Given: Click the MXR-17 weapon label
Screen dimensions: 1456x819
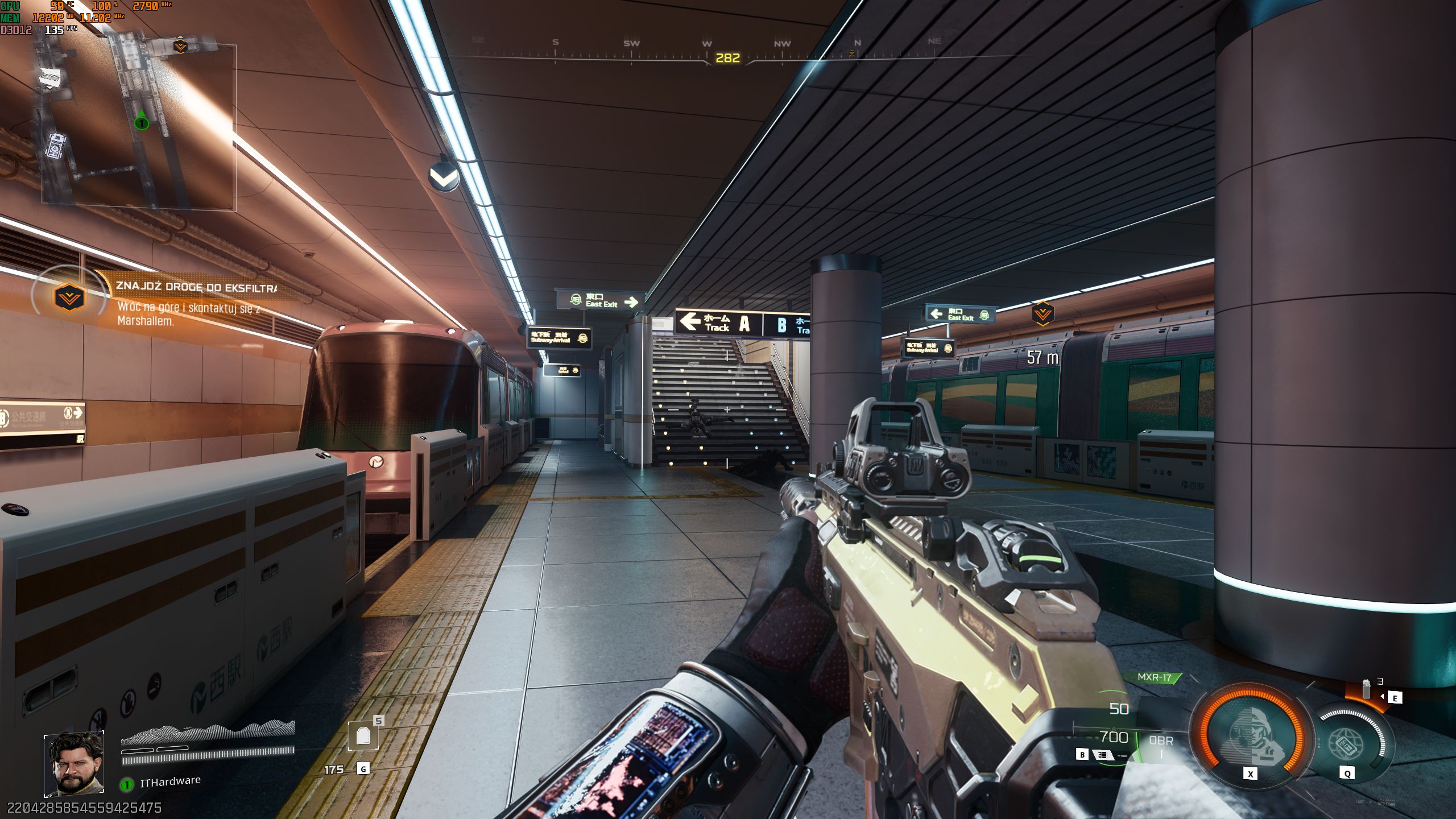Looking at the screenshot, I should pyautogui.click(x=1155, y=677).
